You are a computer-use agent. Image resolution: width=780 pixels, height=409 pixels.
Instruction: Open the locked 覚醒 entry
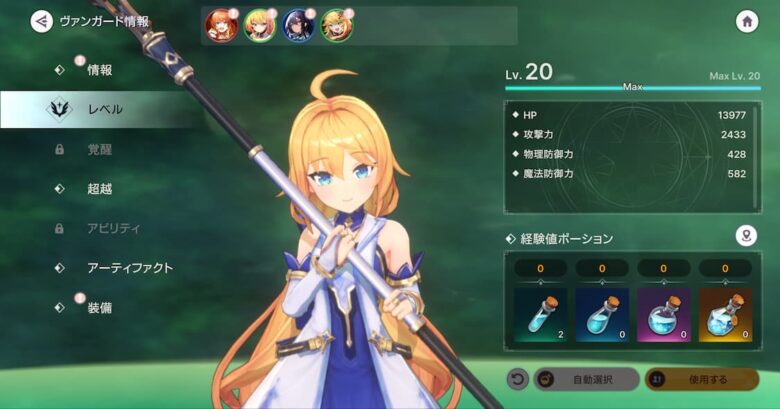(x=99, y=149)
